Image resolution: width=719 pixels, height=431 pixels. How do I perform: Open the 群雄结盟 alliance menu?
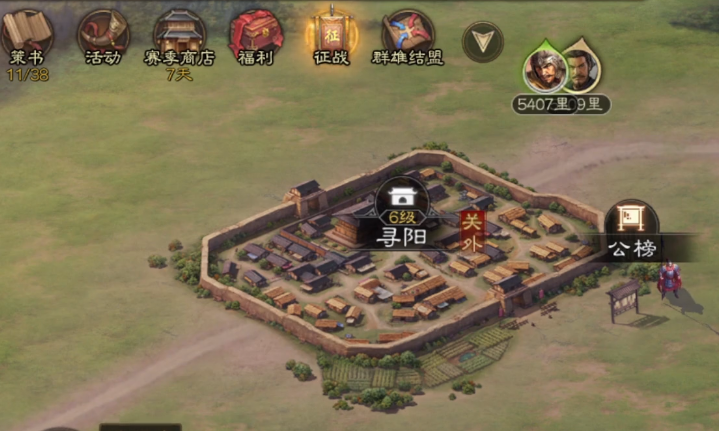click(x=408, y=36)
